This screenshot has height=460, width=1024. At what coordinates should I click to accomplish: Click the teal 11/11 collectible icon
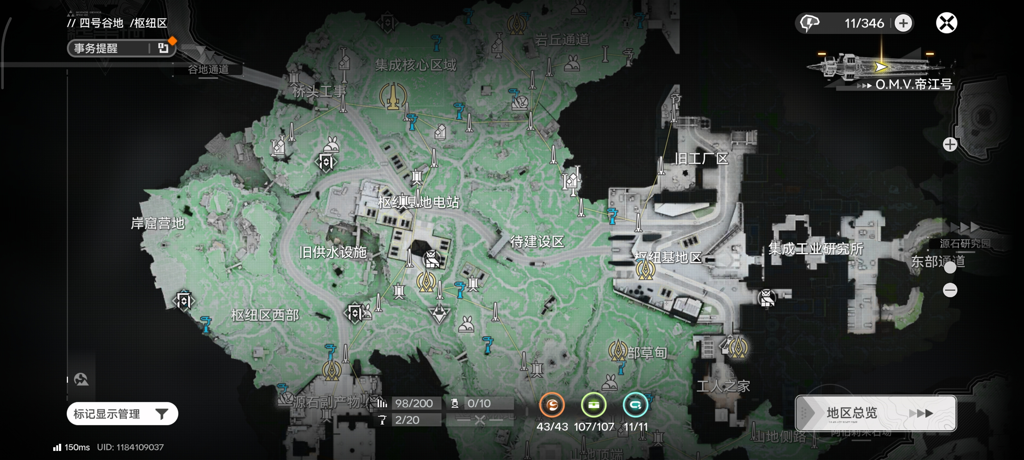click(634, 405)
